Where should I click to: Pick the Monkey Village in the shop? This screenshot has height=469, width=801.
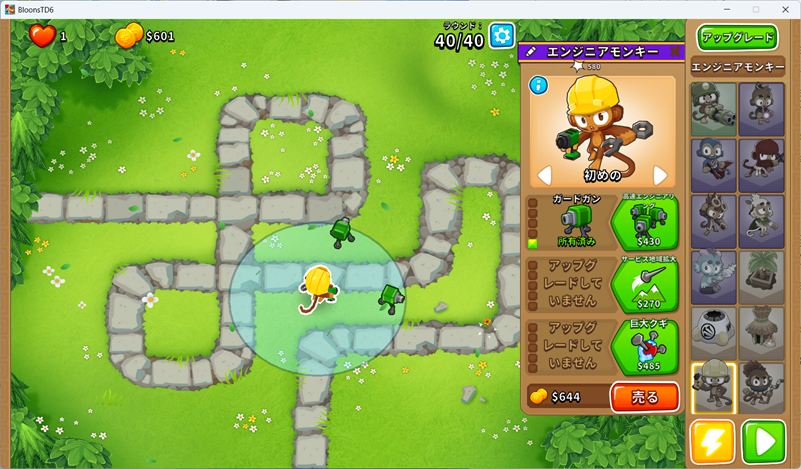point(761,333)
